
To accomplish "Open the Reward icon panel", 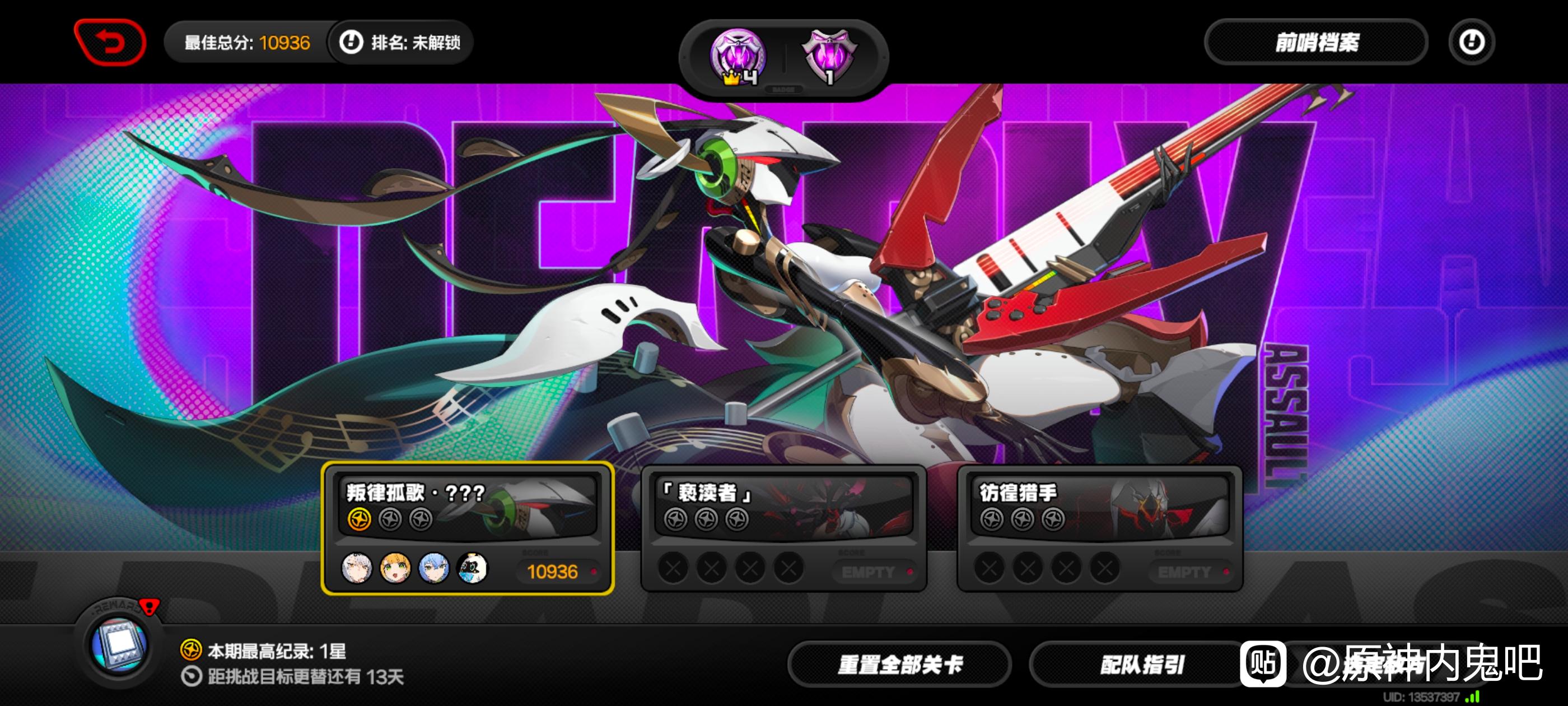I will pos(119,644).
